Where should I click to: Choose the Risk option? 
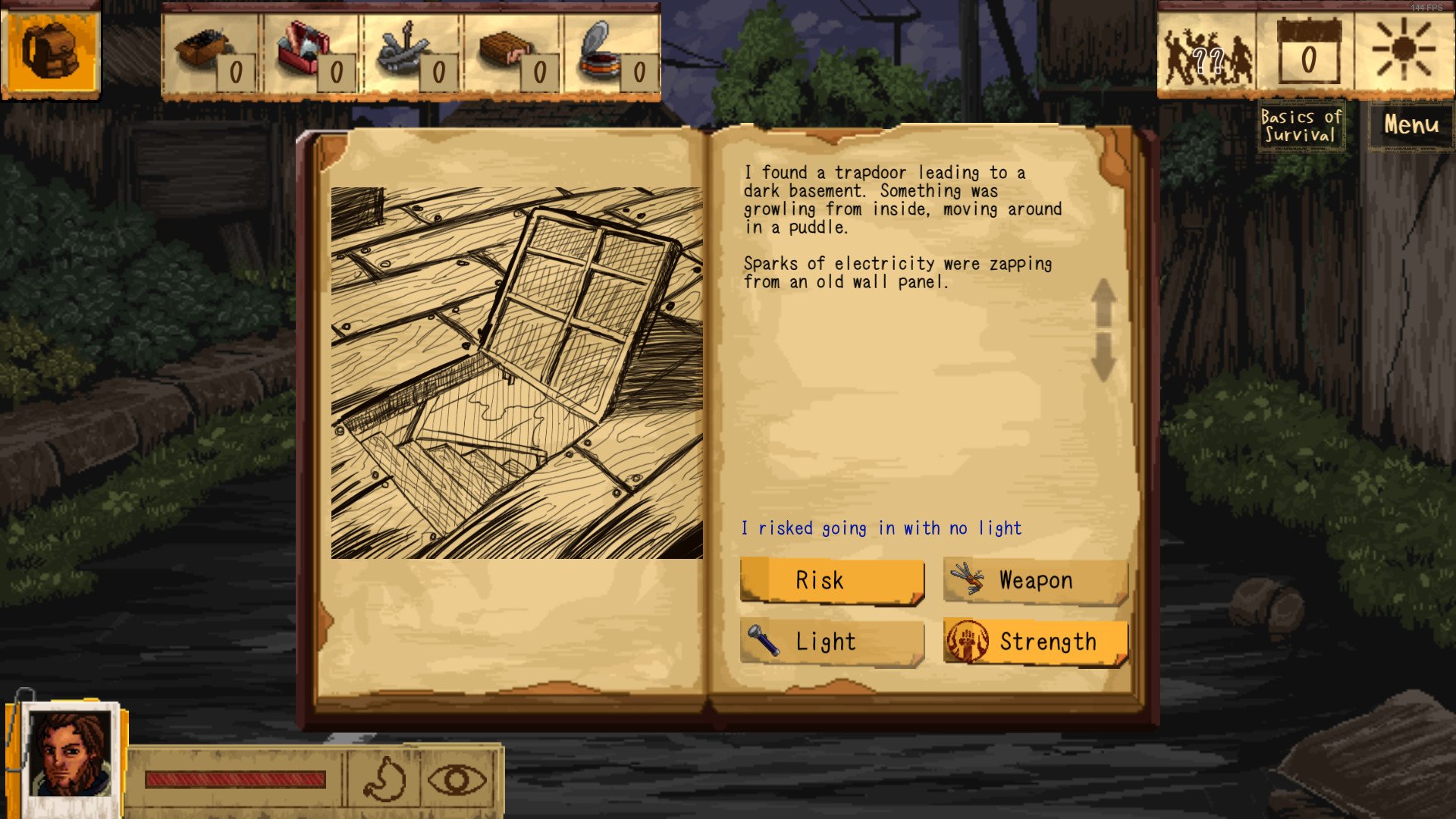[x=832, y=581]
